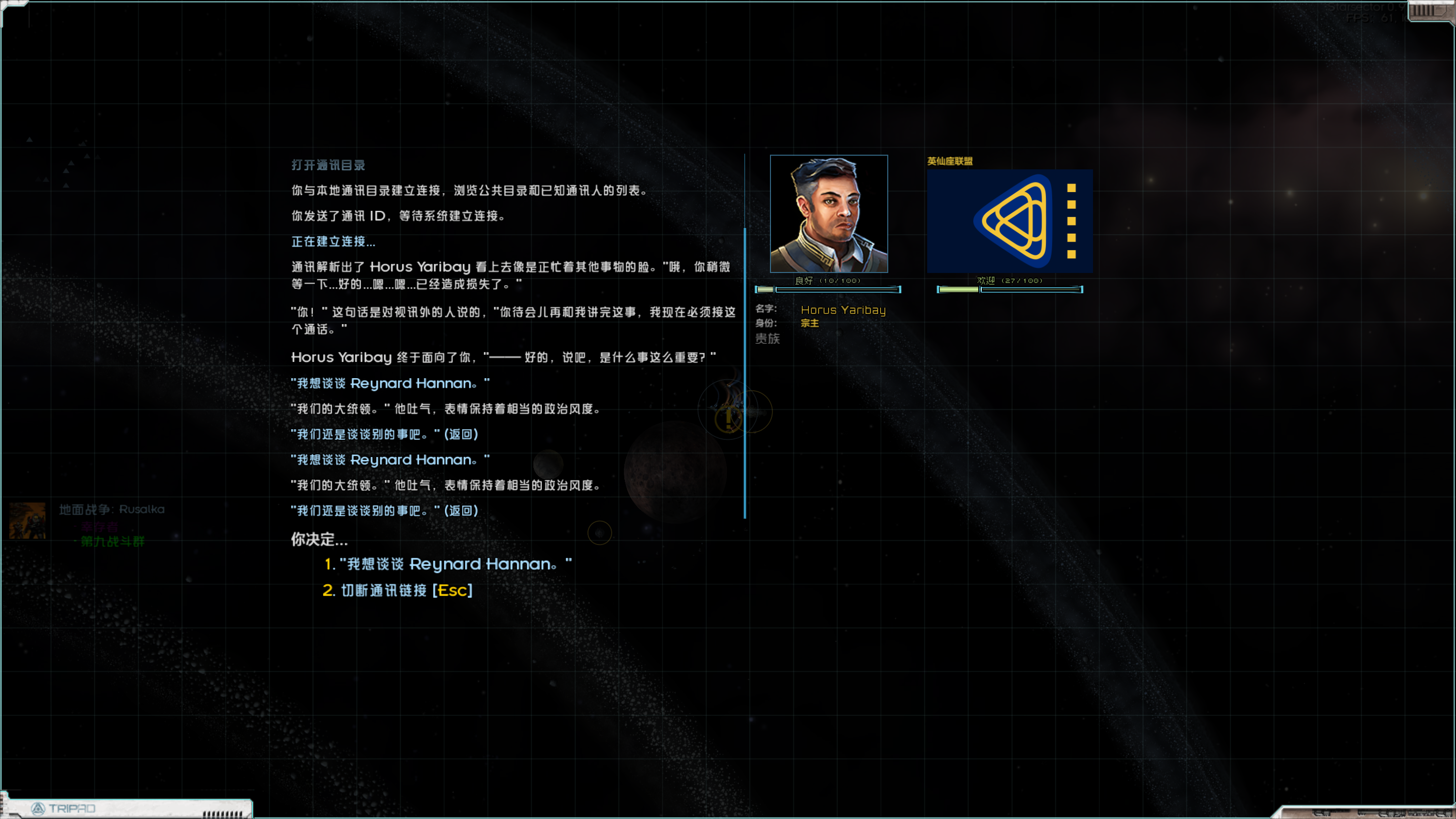Click the 正在建立连接 status line

tap(332, 241)
